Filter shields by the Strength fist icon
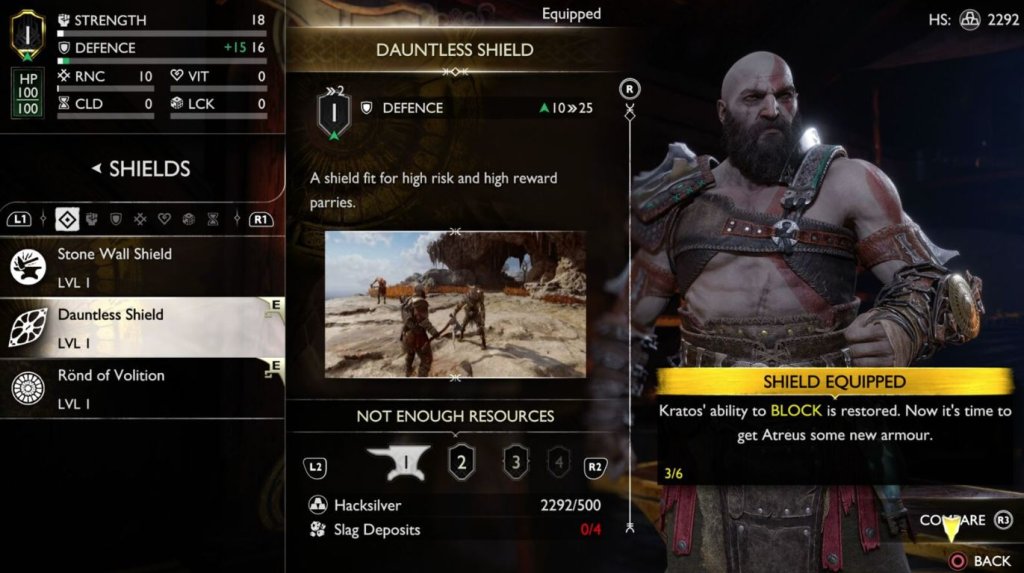 click(92, 218)
